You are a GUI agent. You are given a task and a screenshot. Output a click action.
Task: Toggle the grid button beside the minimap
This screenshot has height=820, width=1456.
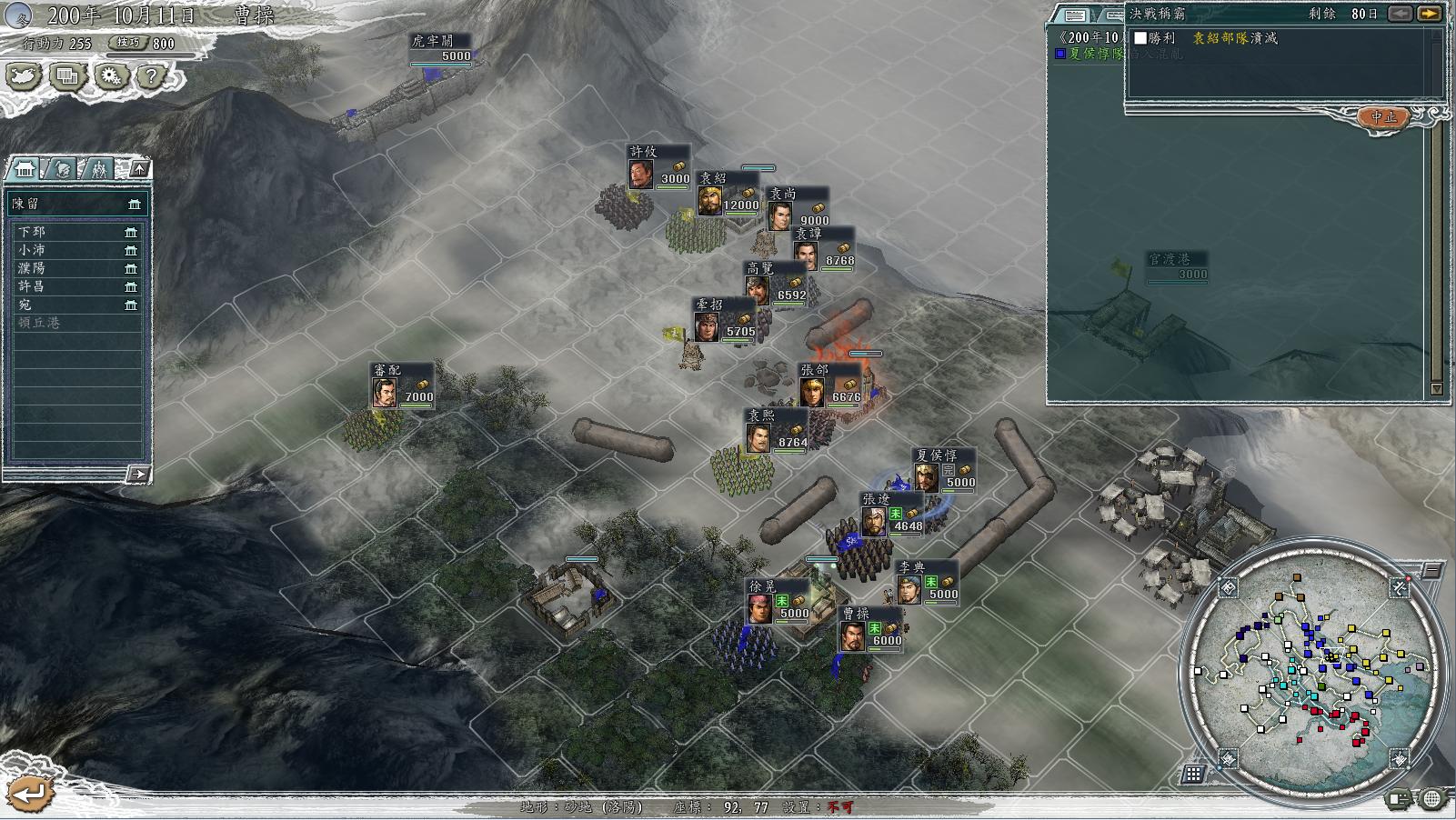pos(1193,774)
